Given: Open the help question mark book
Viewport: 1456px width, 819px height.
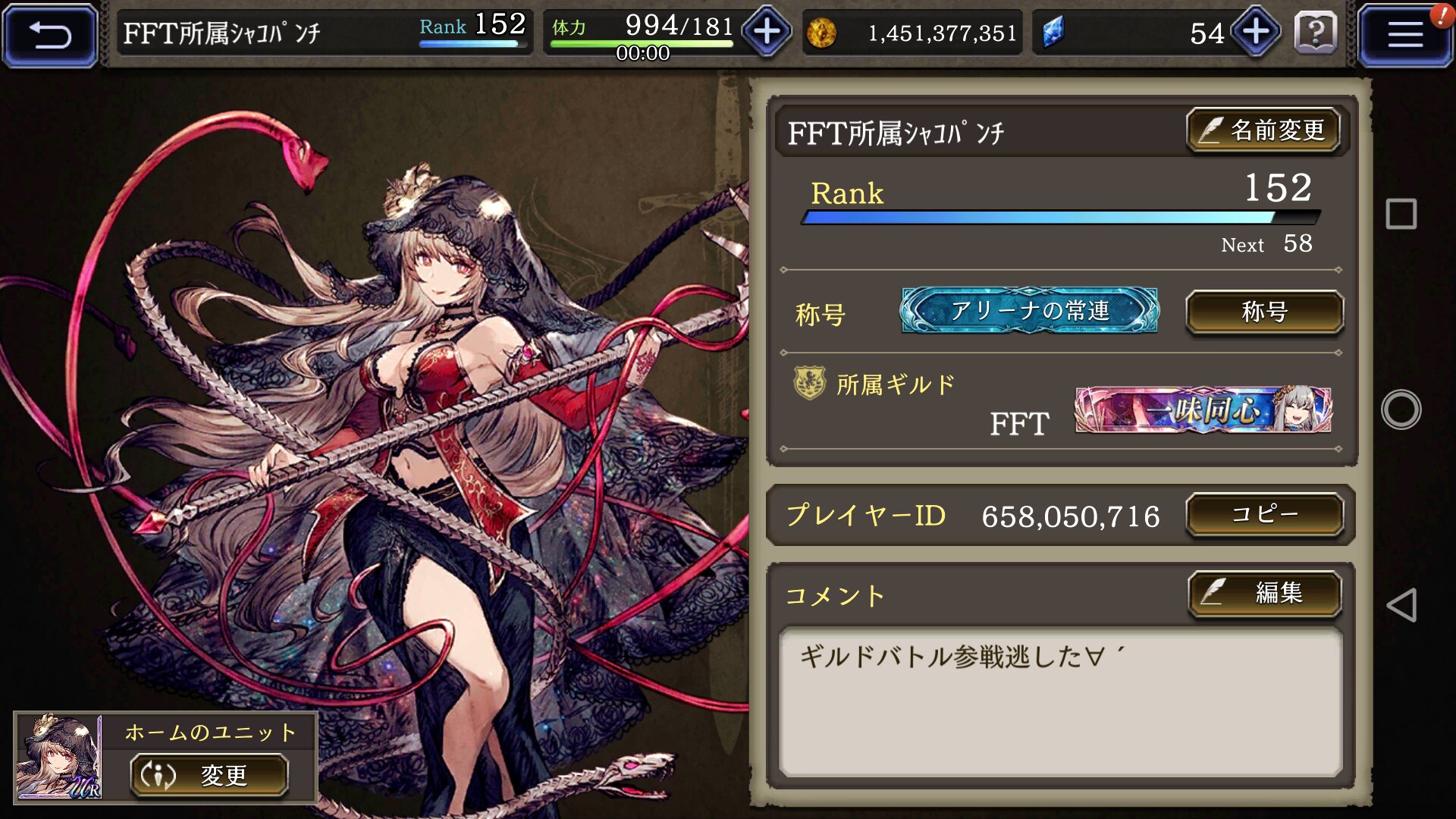Looking at the screenshot, I should pyautogui.click(x=1316, y=33).
